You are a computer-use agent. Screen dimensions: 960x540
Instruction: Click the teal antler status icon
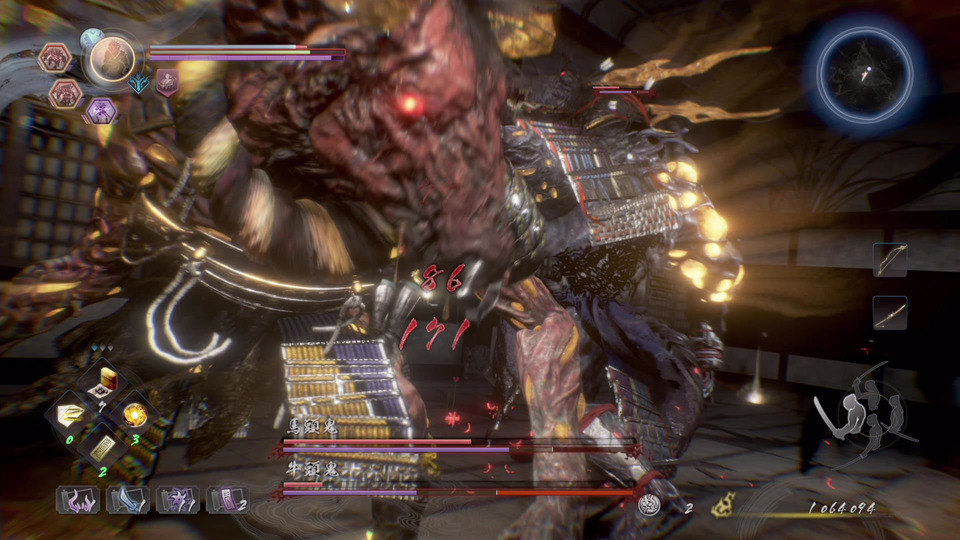139,84
